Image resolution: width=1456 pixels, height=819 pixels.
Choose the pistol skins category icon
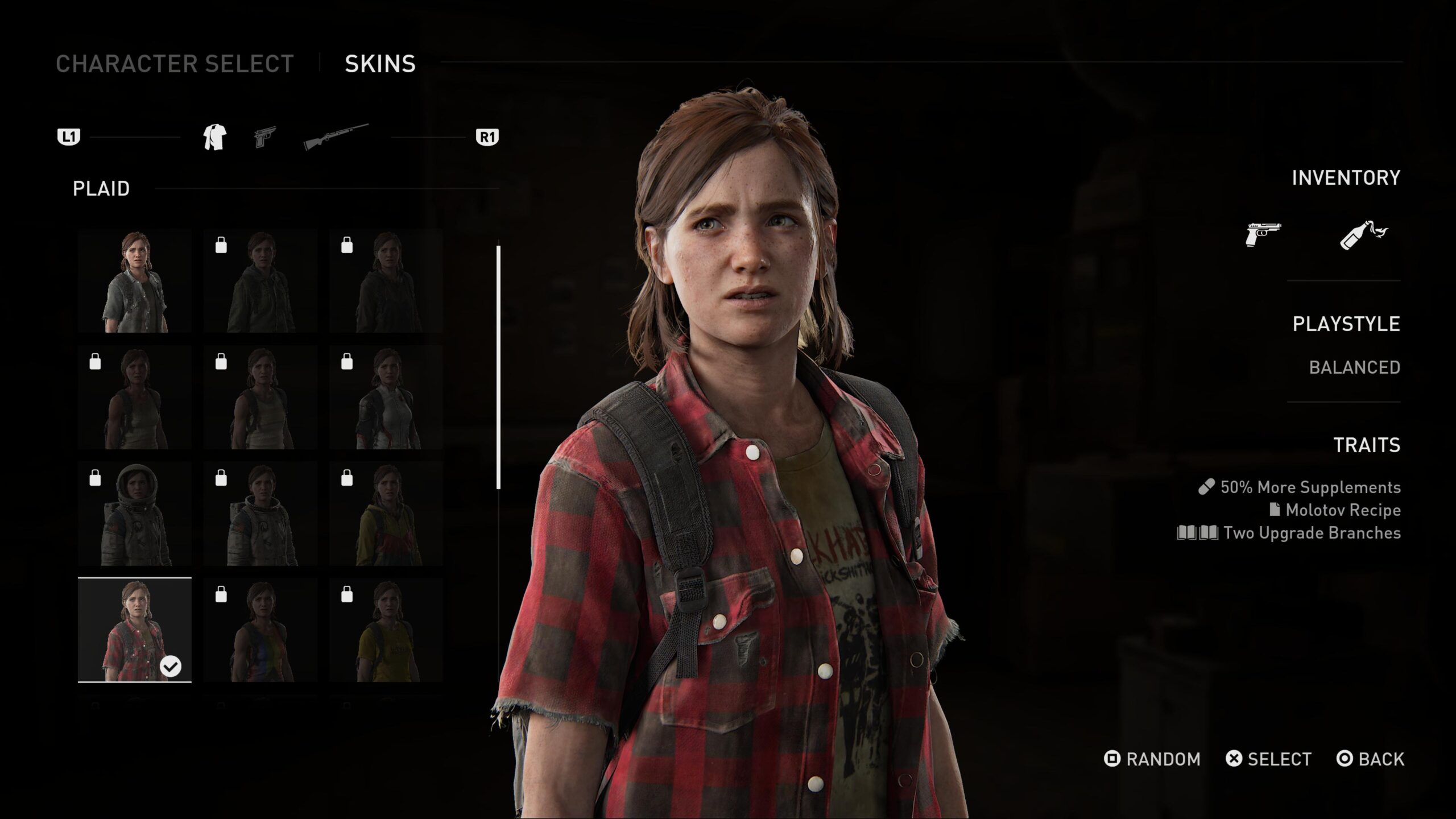(265, 137)
